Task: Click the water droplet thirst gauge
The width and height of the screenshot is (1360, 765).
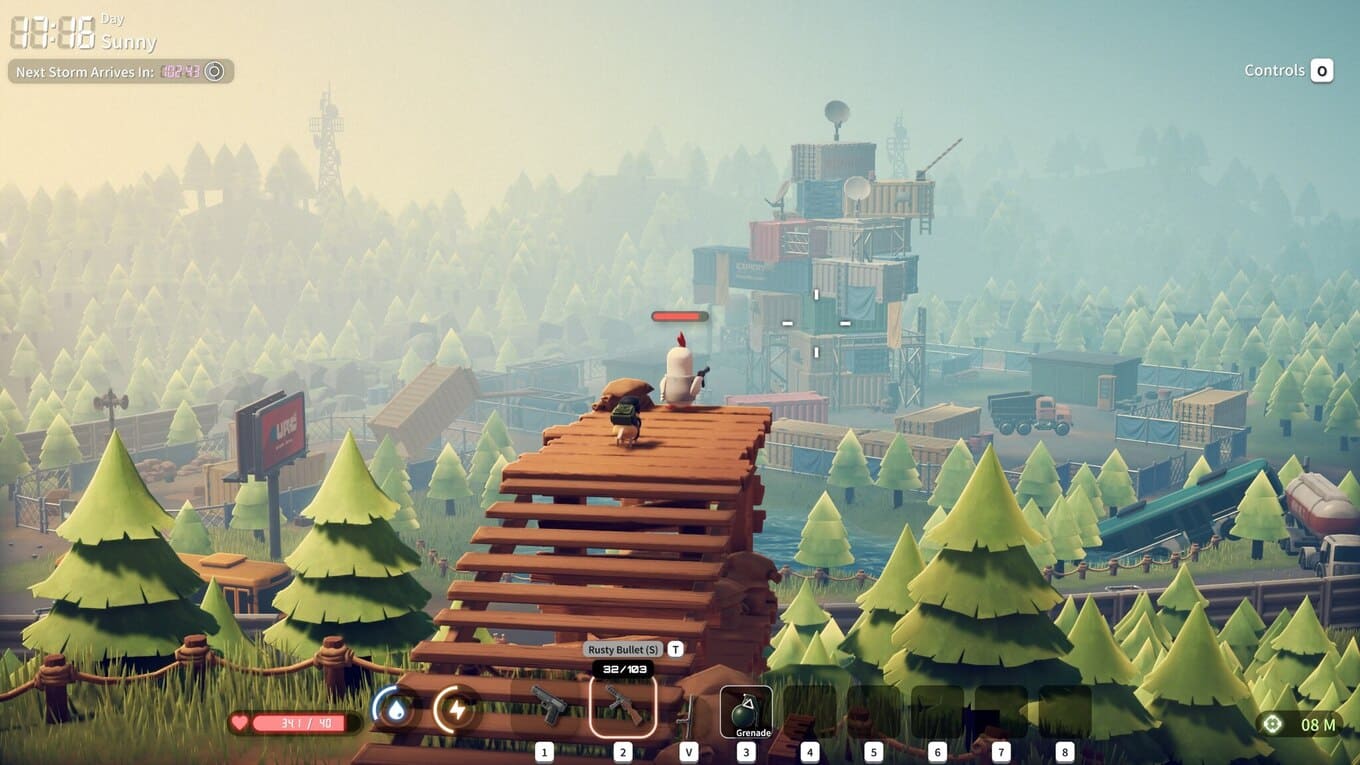Action: (x=395, y=709)
